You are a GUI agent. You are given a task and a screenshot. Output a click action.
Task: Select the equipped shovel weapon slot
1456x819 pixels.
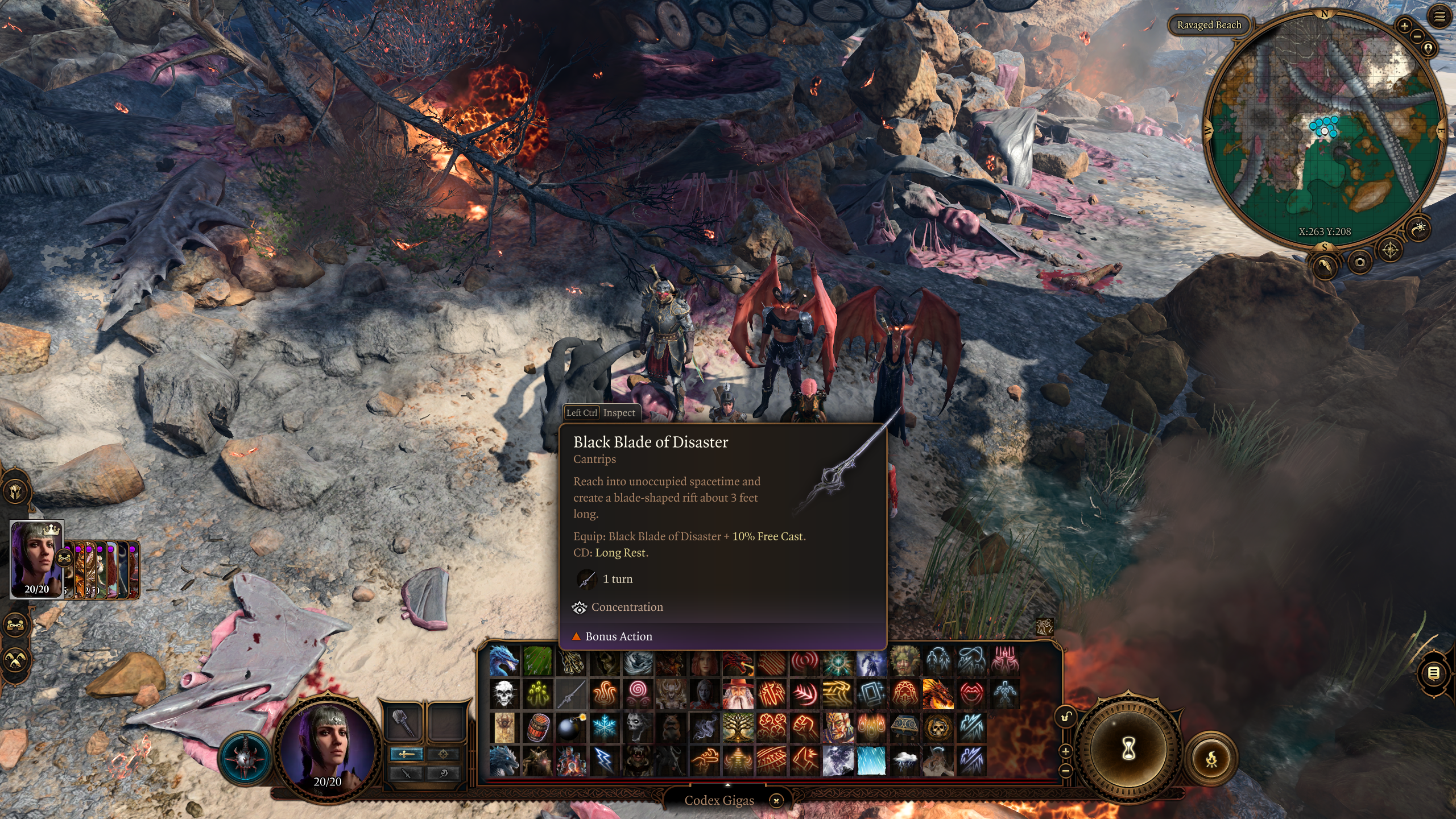click(x=404, y=722)
